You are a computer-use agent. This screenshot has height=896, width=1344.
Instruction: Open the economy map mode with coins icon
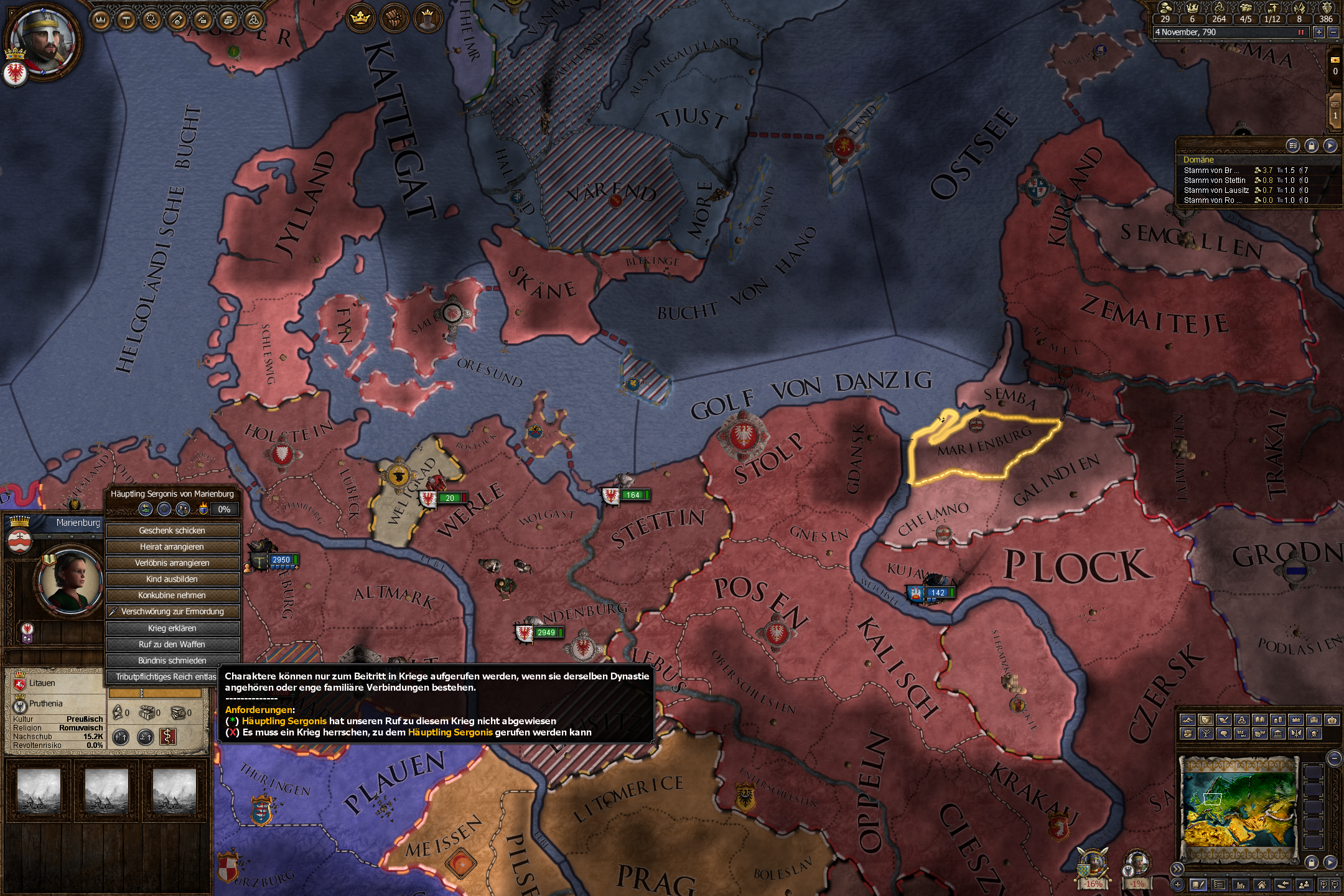pyautogui.click(x=1279, y=720)
